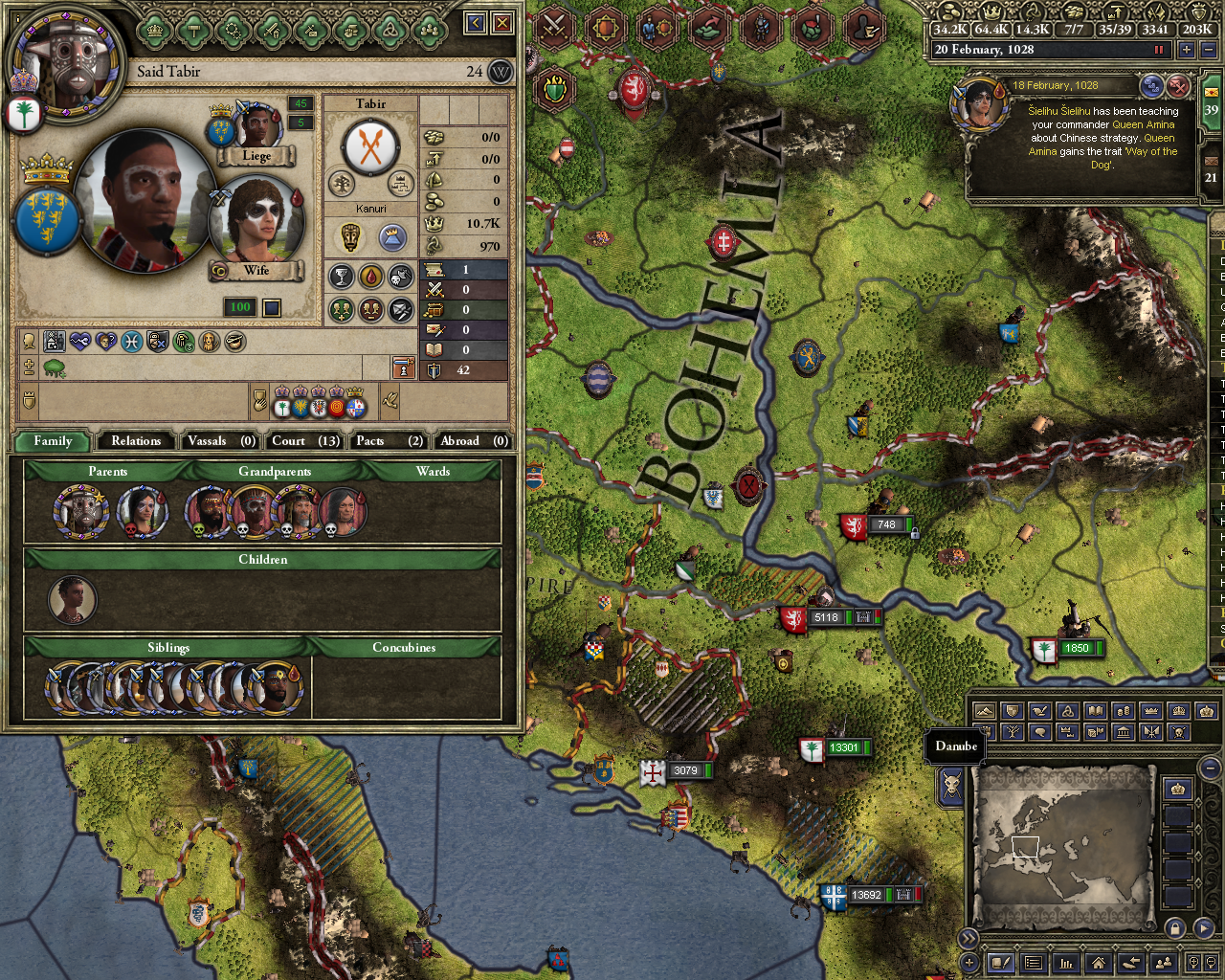The width and height of the screenshot is (1225, 980).
Task: Click the temple government map mode icon
Action: (x=1123, y=732)
